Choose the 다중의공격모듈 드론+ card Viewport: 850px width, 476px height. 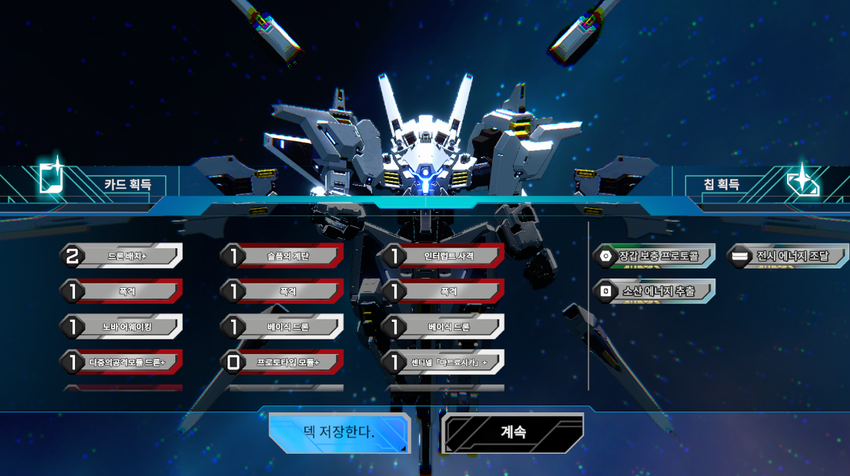click(122, 361)
